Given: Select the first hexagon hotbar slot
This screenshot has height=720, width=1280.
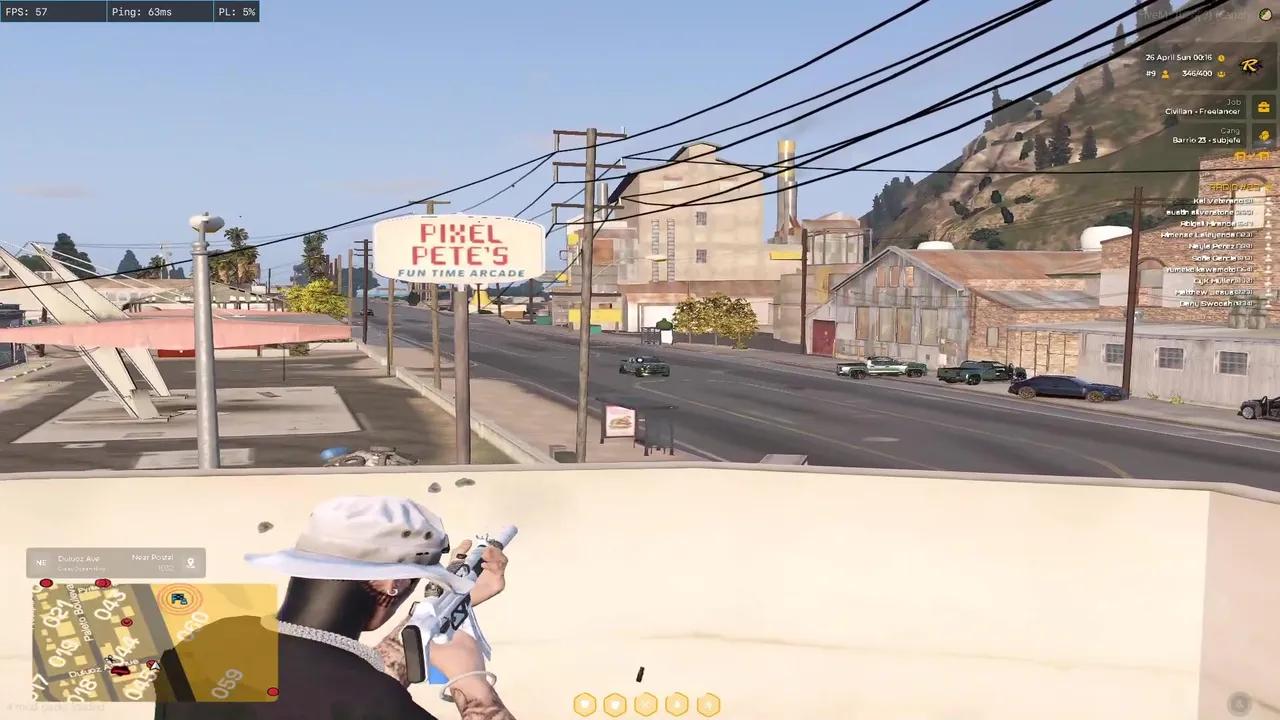Looking at the screenshot, I should (x=584, y=704).
